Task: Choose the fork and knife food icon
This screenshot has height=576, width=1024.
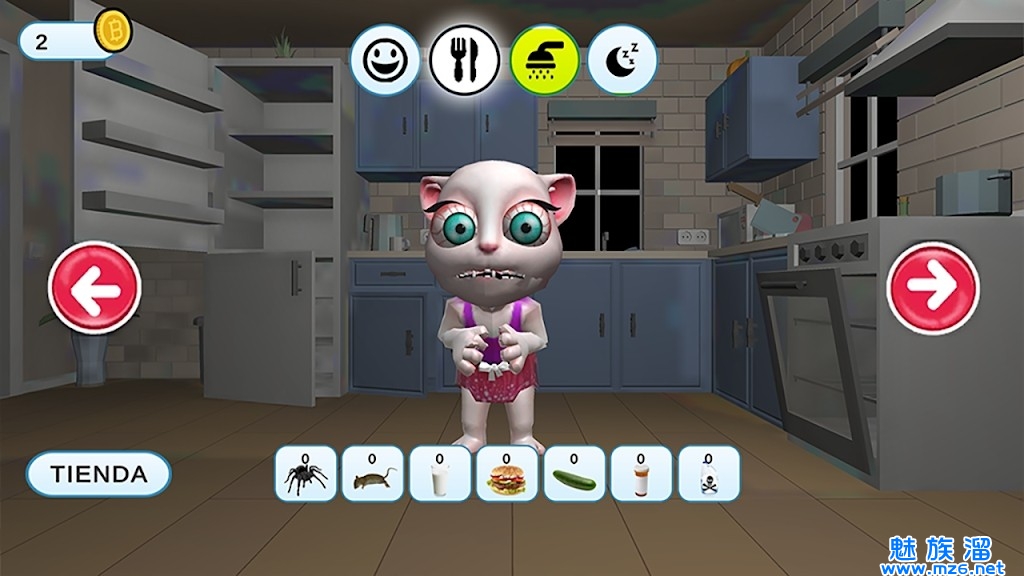Action: pos(464,60)
